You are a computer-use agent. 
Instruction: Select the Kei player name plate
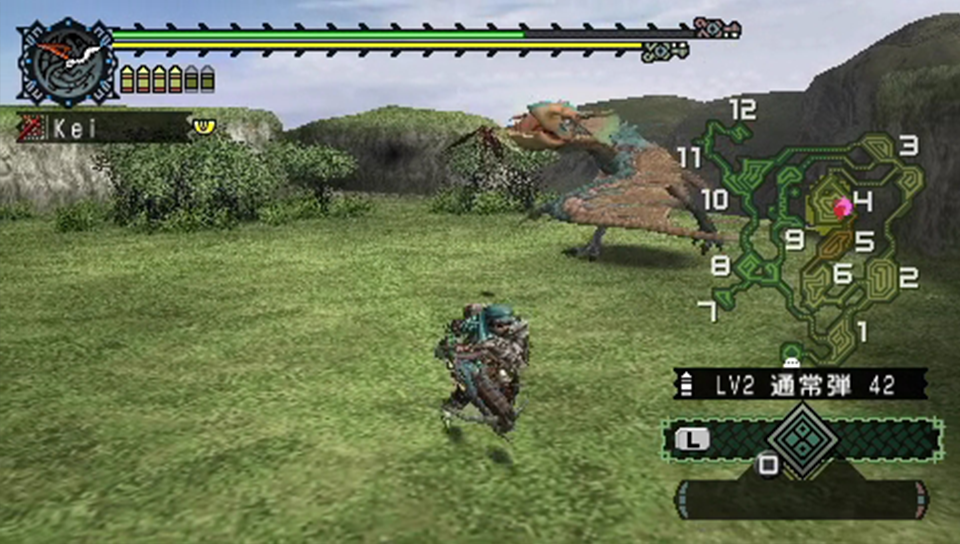pyautogui.click(x=104, y=128)
